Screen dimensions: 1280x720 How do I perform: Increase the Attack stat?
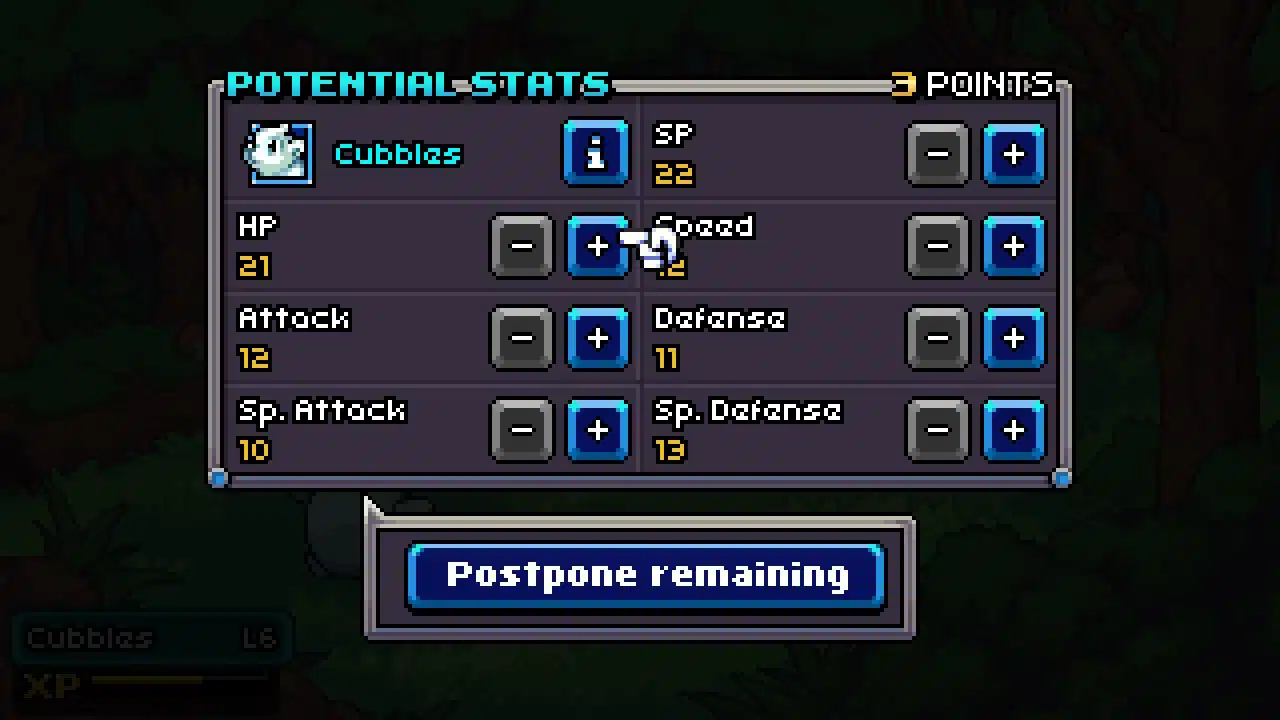597,338
